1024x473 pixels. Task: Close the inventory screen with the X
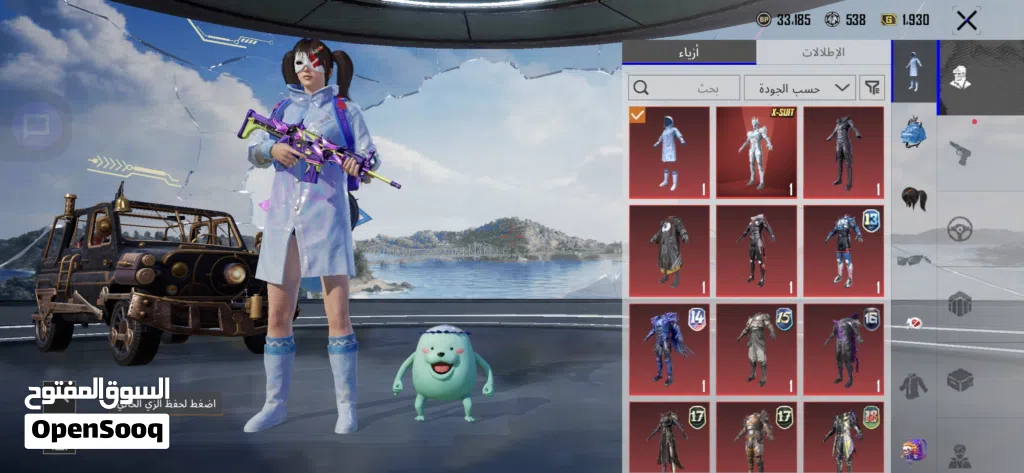966,20
